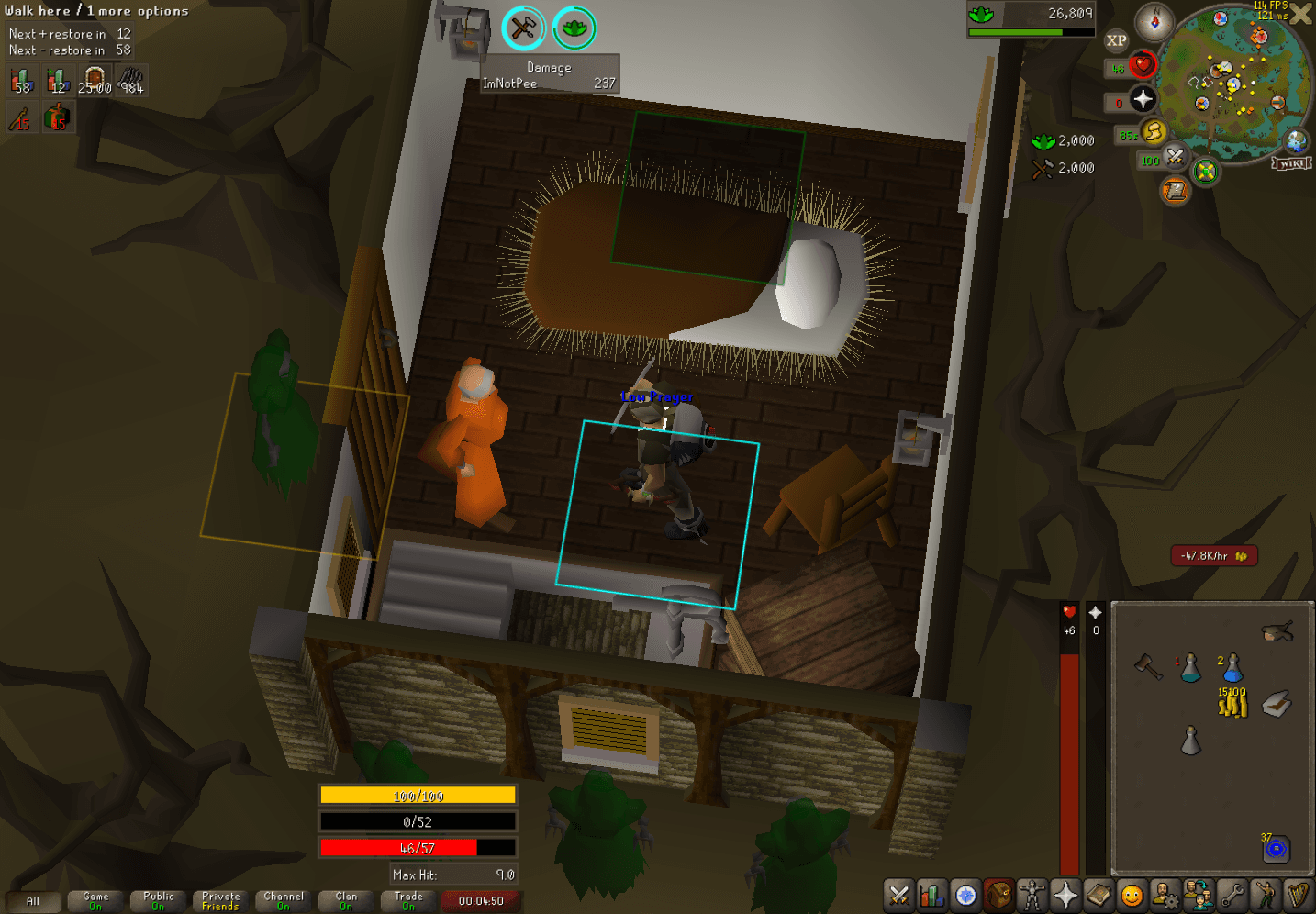Expand the XP globe near the minimap
Image resolution: width=1316 pixels, height=914 pixels.
pyautogui.click(x=1117, y=40)
